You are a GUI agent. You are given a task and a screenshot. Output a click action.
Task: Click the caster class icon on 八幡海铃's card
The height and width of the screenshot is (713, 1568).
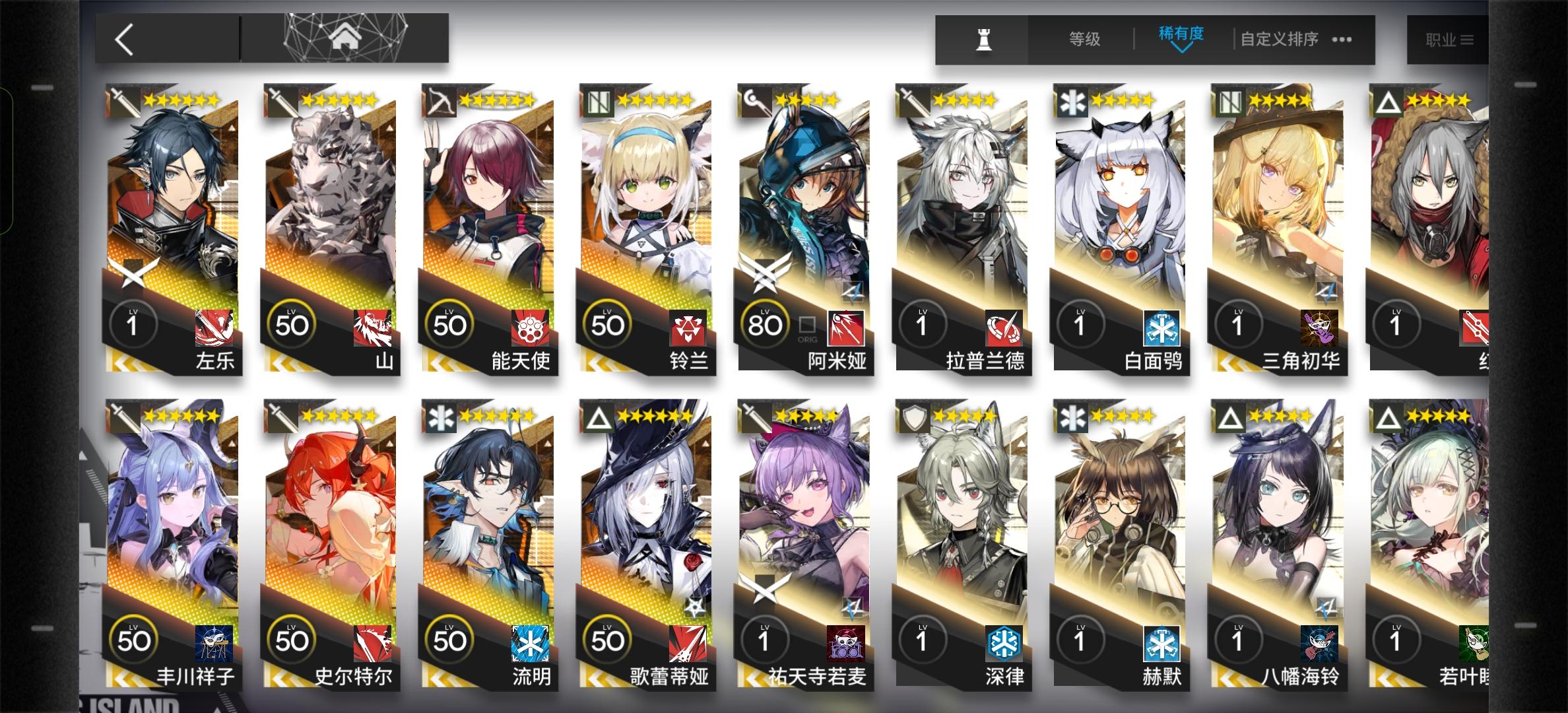[1229, 416]
